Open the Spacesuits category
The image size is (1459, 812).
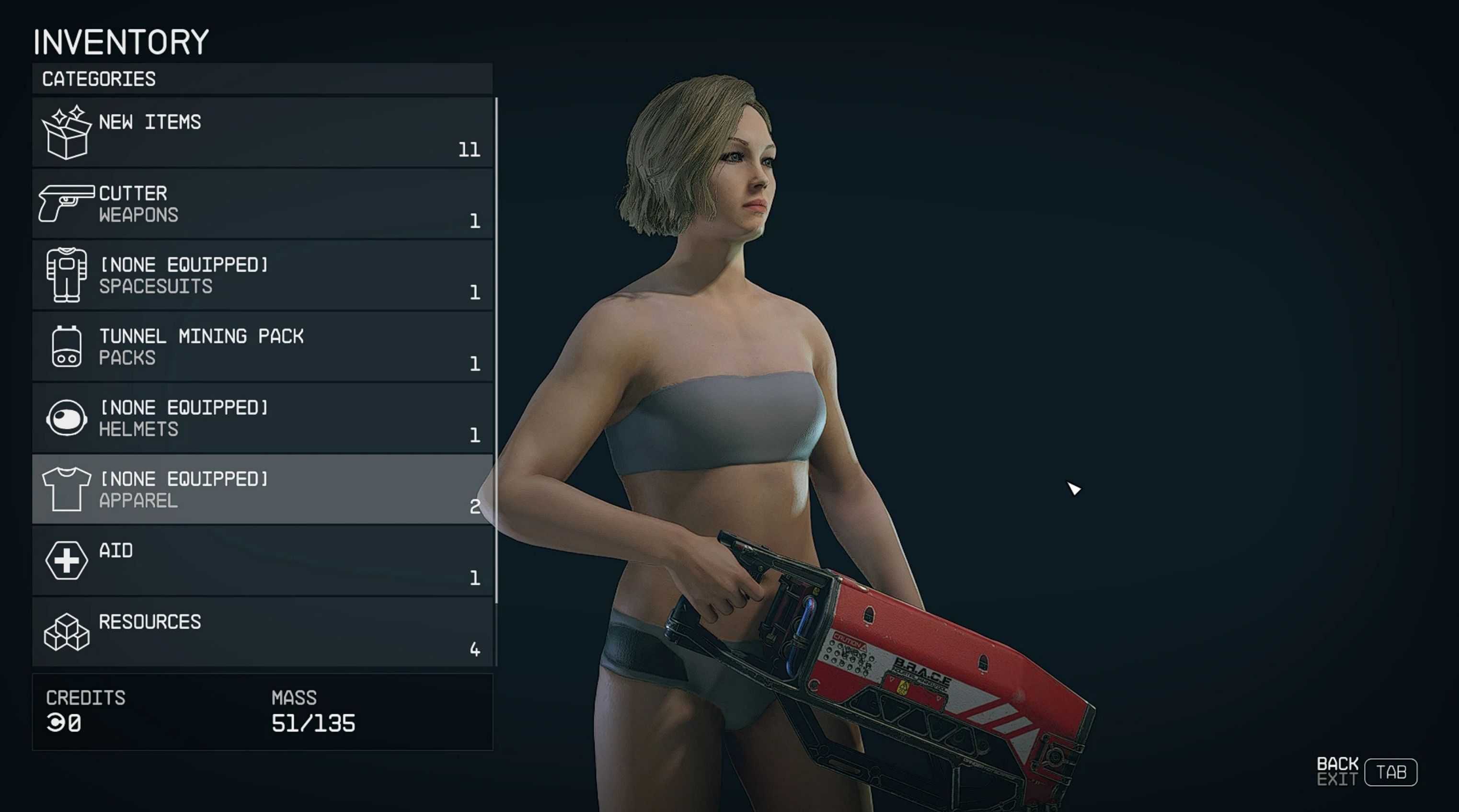click(262, 275)
